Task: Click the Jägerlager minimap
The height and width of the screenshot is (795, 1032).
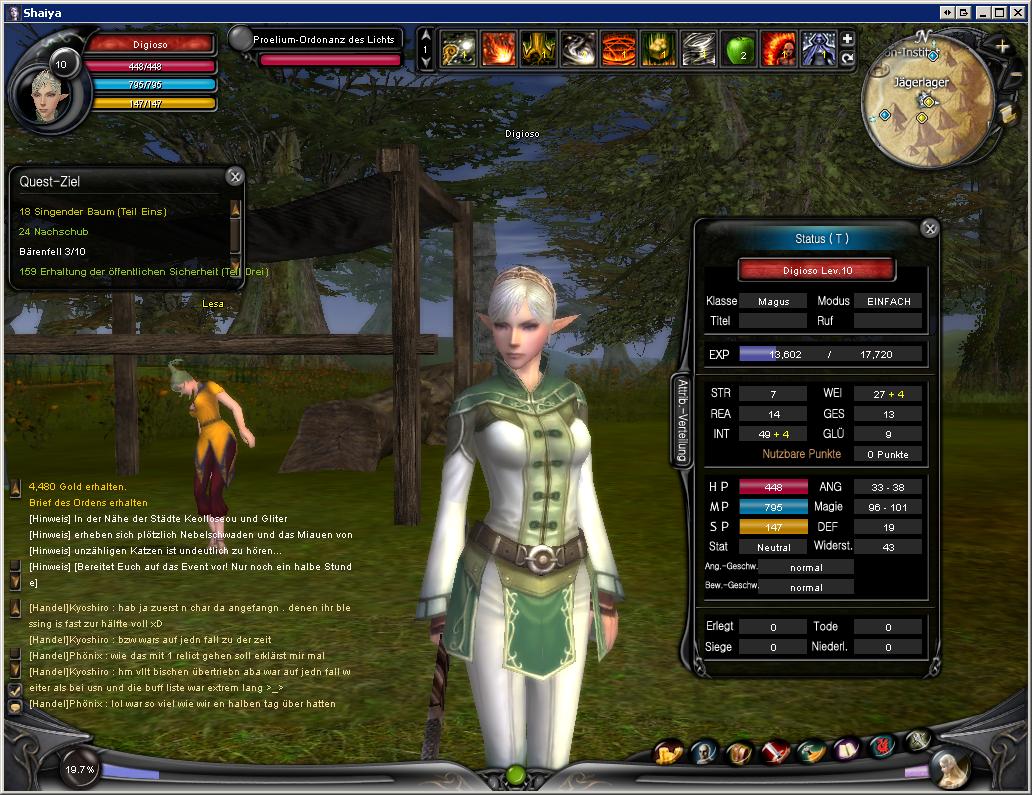Action: click(x=925, y=110)
